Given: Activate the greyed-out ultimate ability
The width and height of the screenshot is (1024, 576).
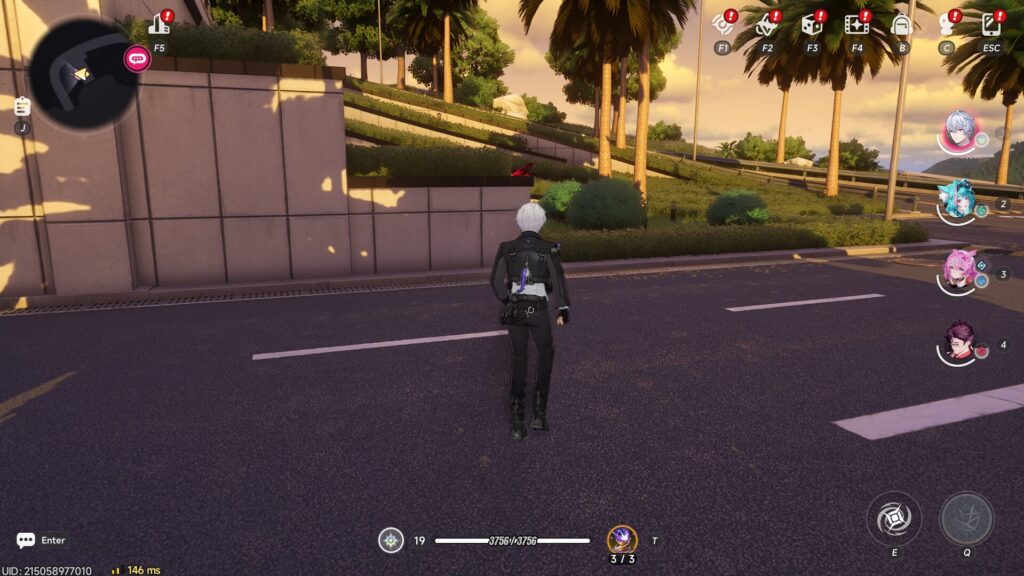Looking at the screenshot, I should (x=966, y=518).
